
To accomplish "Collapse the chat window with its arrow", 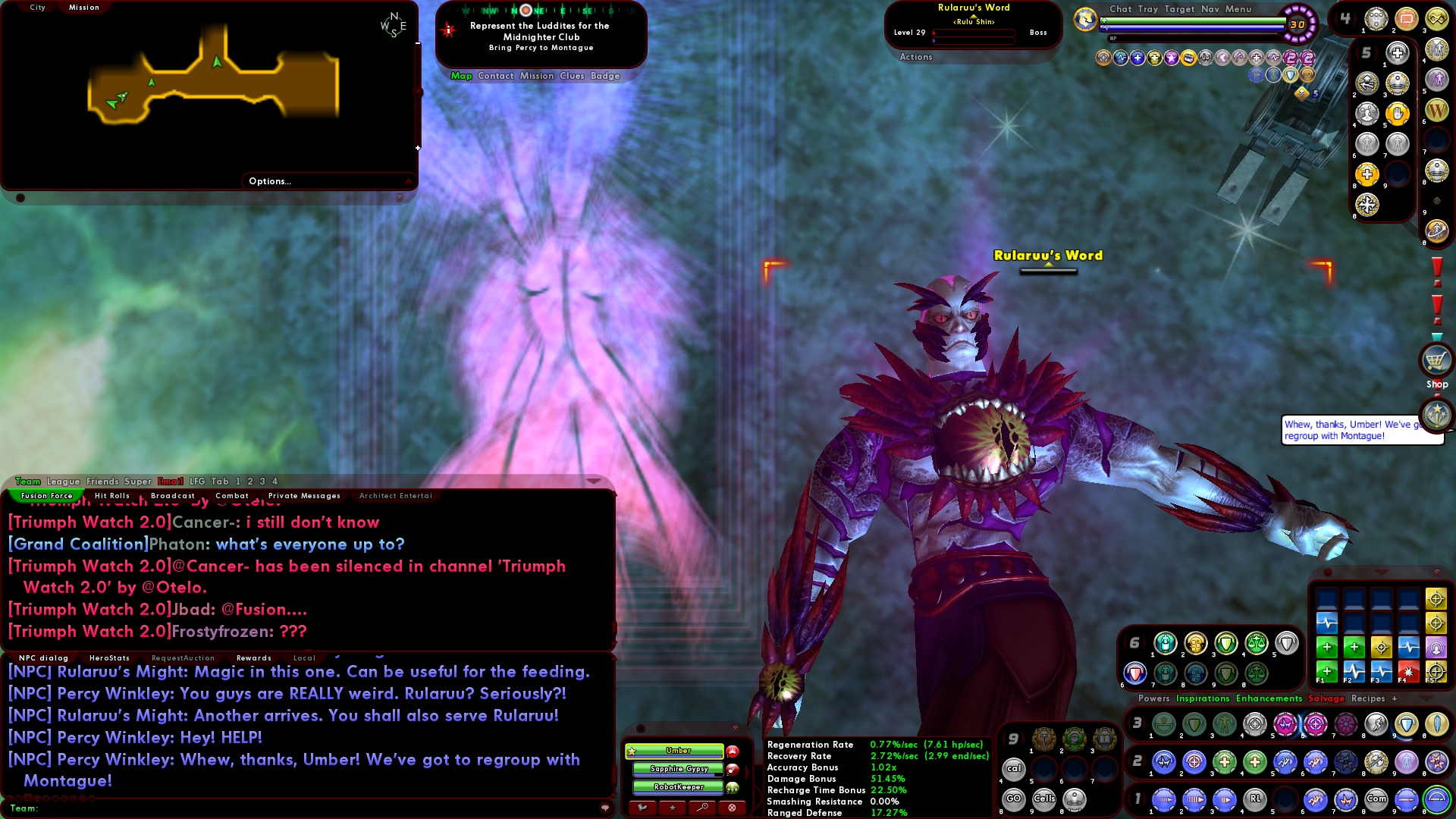I will tap(594, 482).
